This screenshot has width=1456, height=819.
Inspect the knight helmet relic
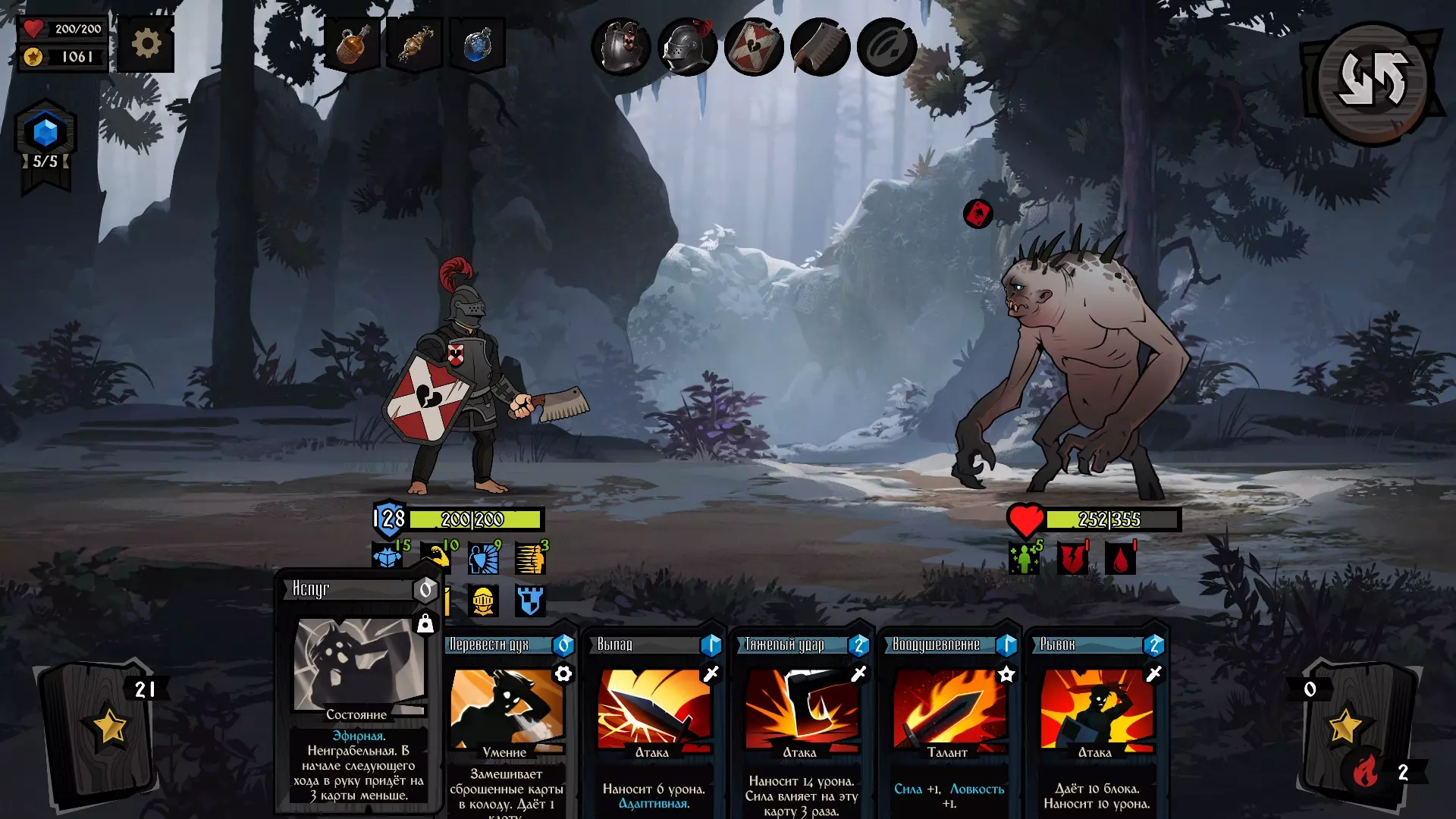687,47
